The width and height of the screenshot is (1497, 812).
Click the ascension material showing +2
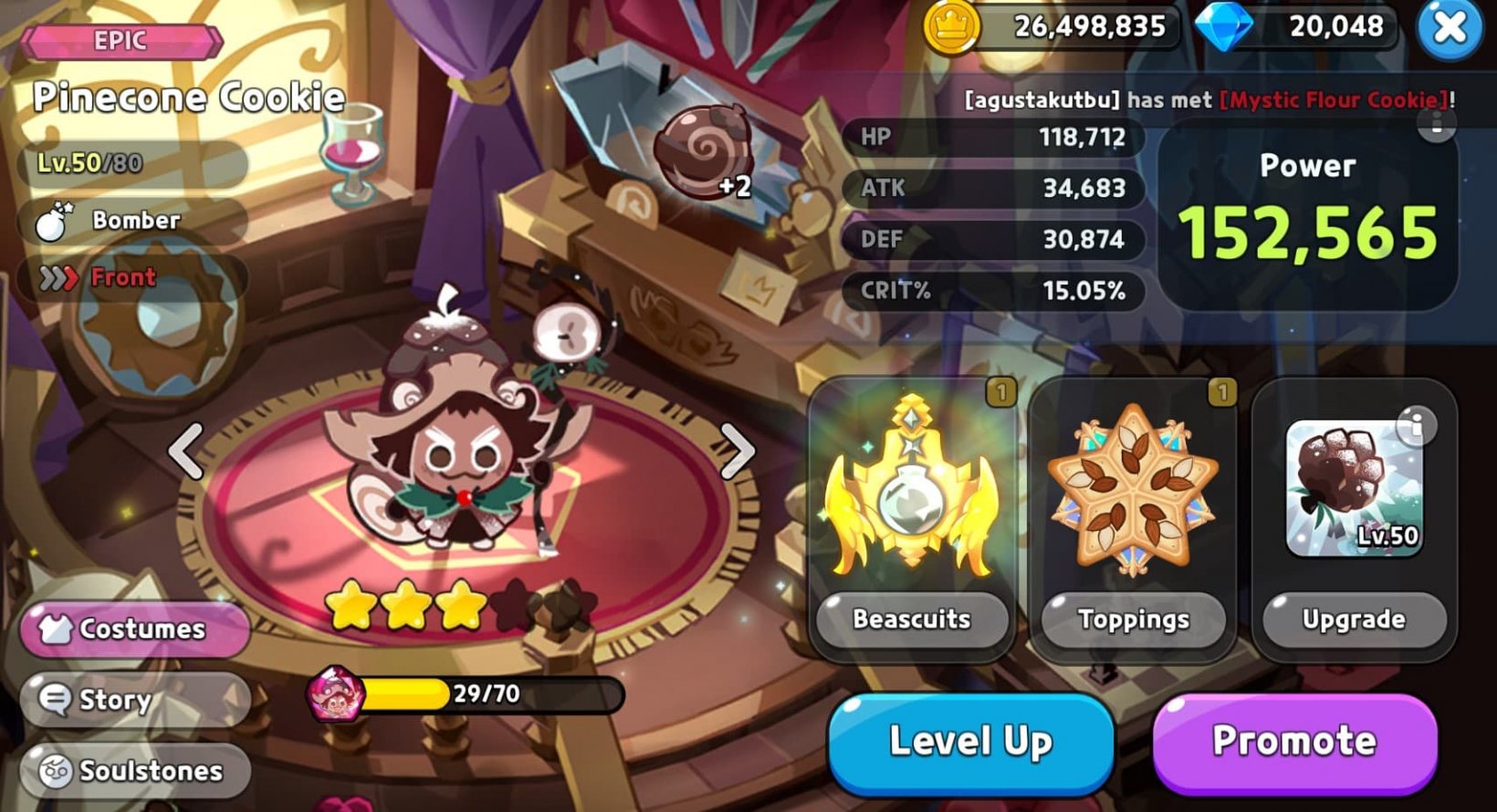click(705, 151)
